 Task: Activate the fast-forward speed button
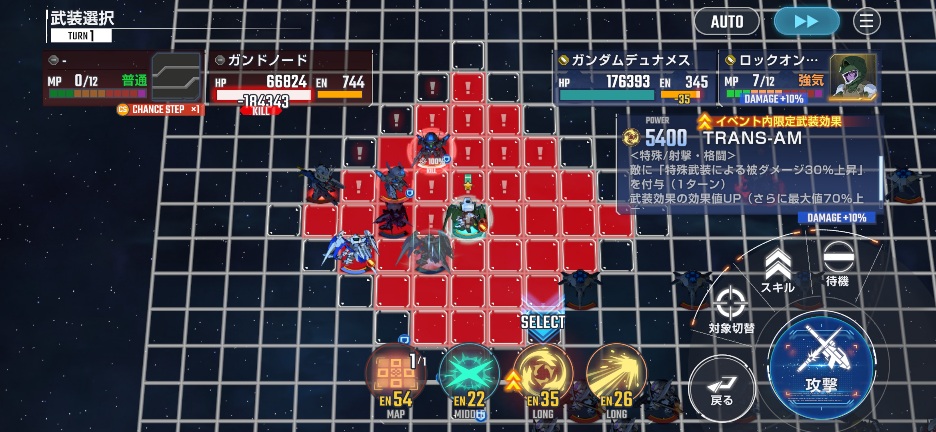tap(806, 21)
